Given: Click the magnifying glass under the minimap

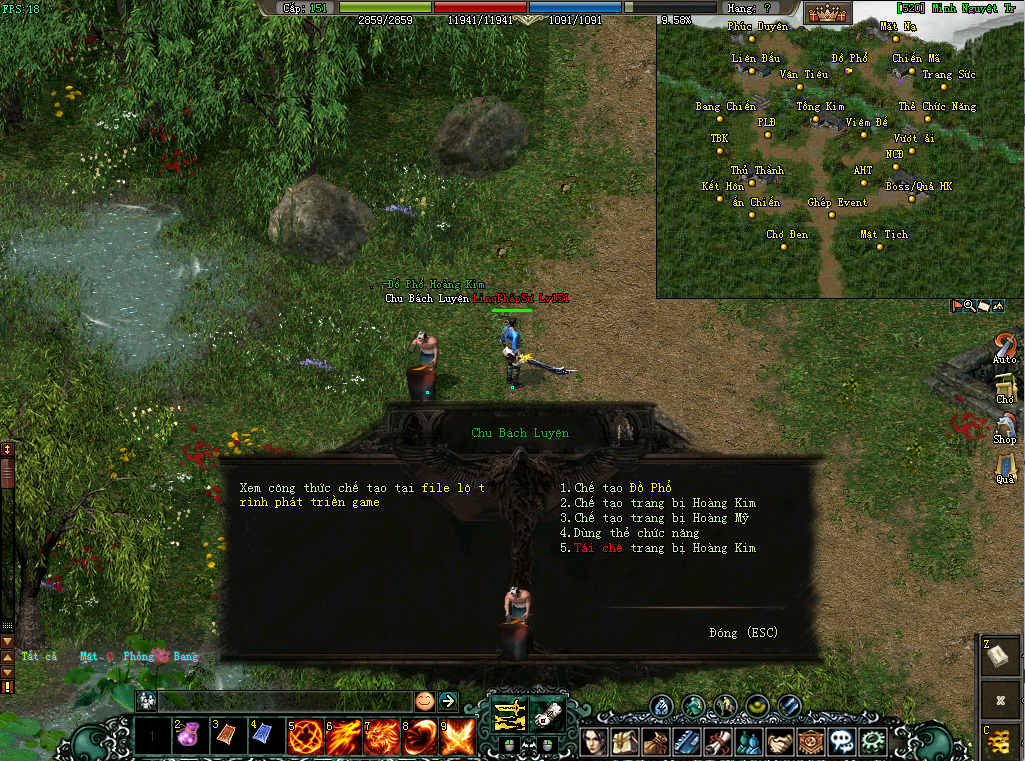Looking at the screenshot, I should pos(970,306).
